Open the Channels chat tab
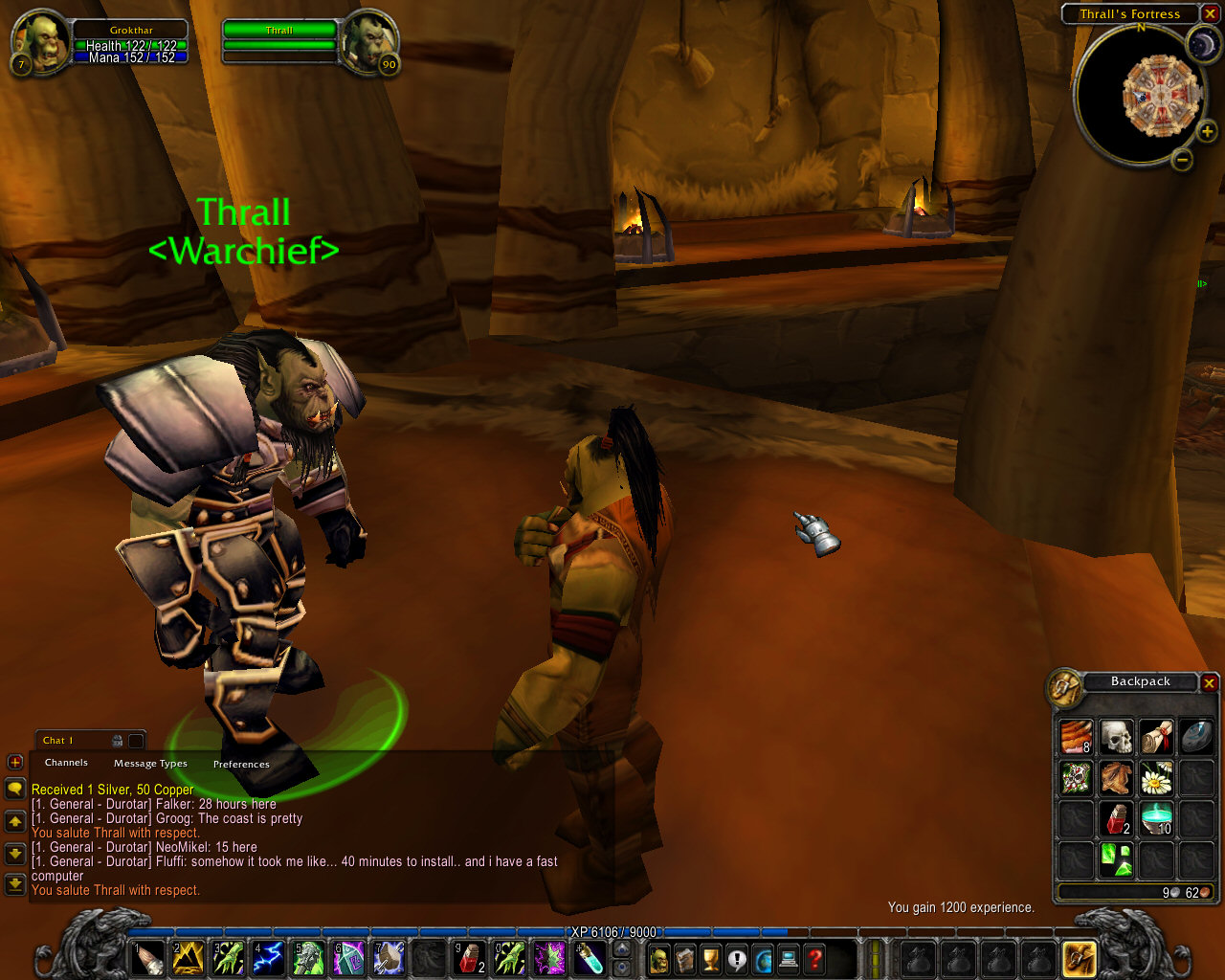The height and width of the screenshot is (980, 1225). [66, 763]
